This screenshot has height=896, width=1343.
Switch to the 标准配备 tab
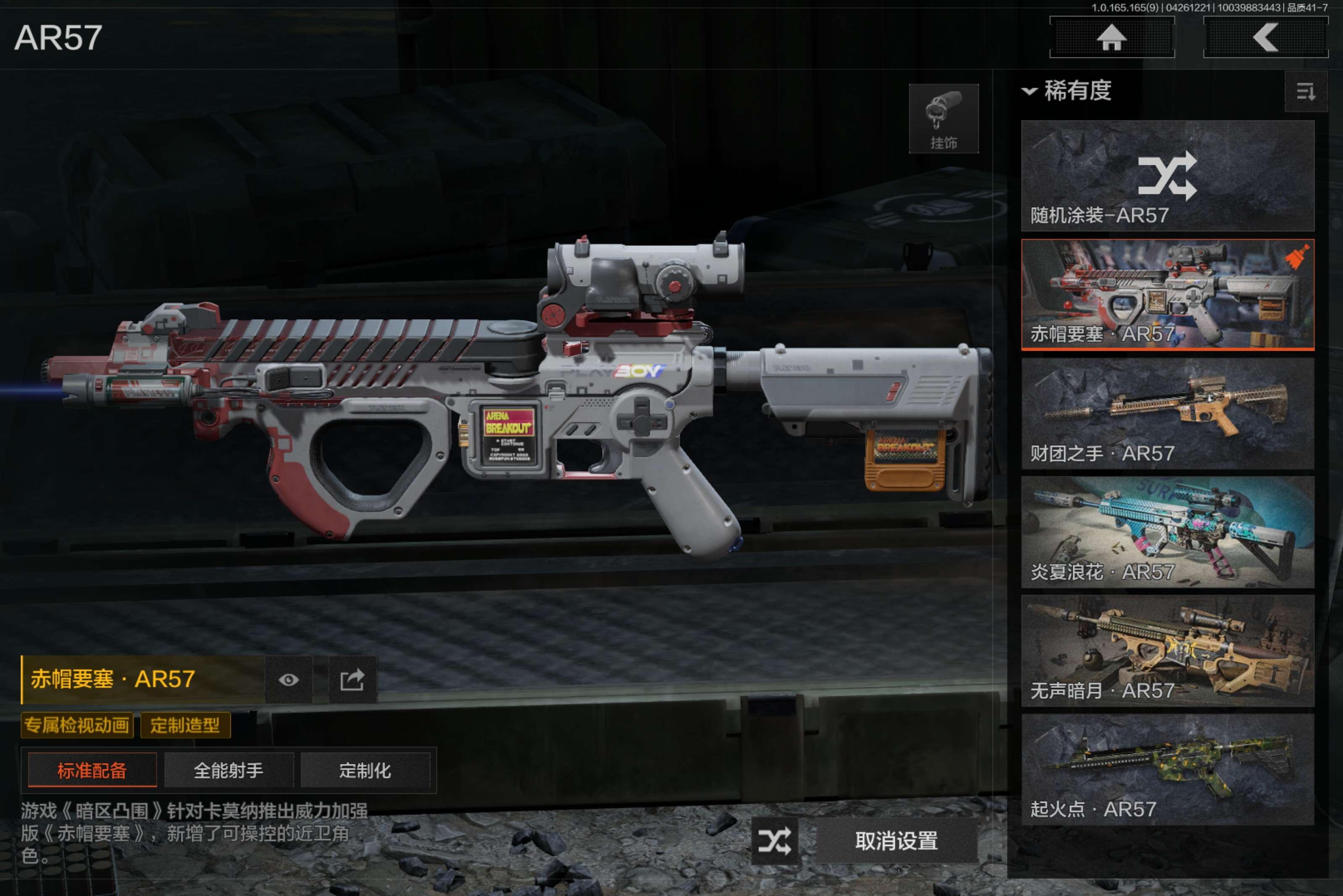tap(92, 770)
